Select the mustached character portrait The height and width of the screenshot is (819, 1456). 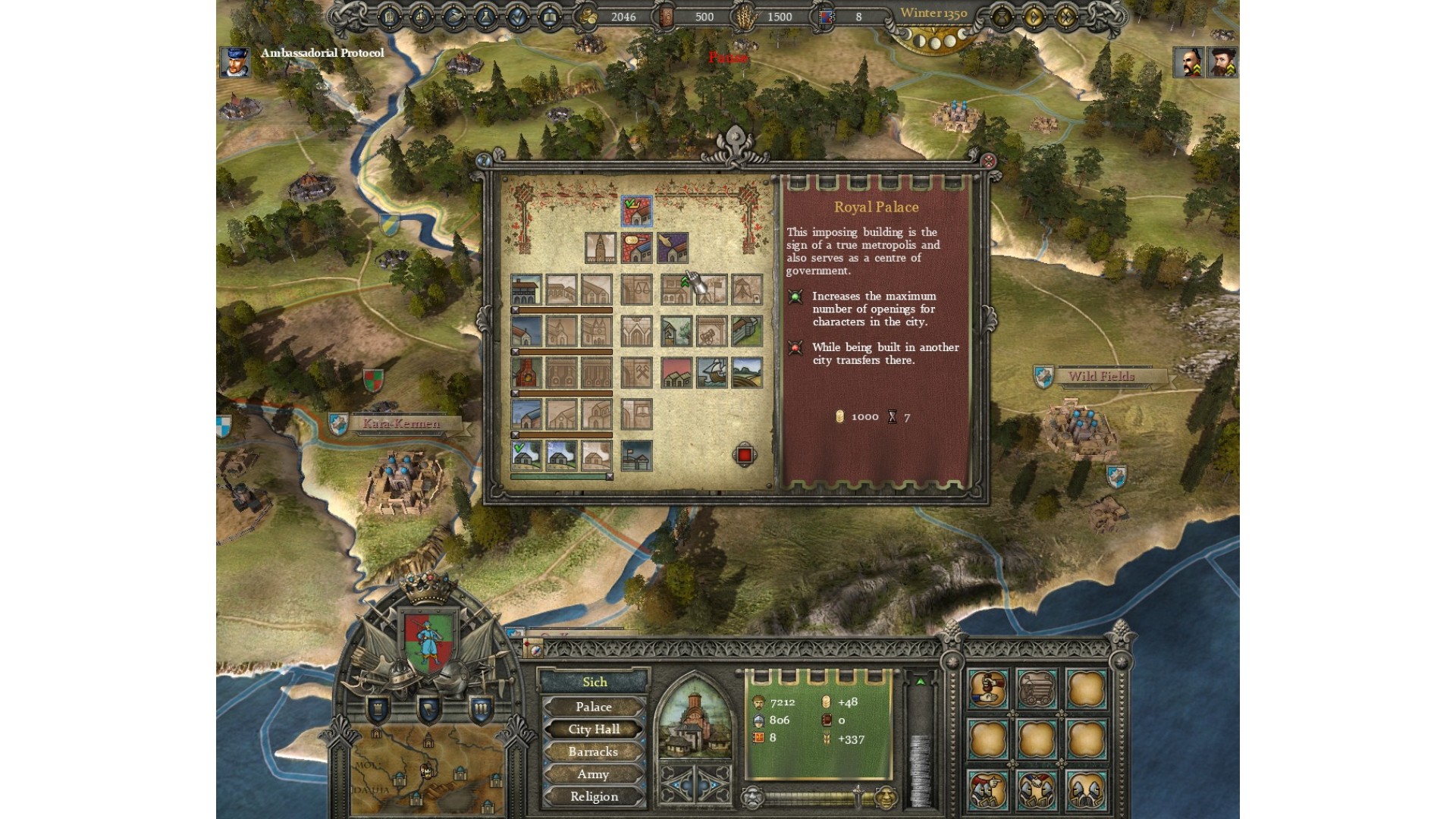1188,62
